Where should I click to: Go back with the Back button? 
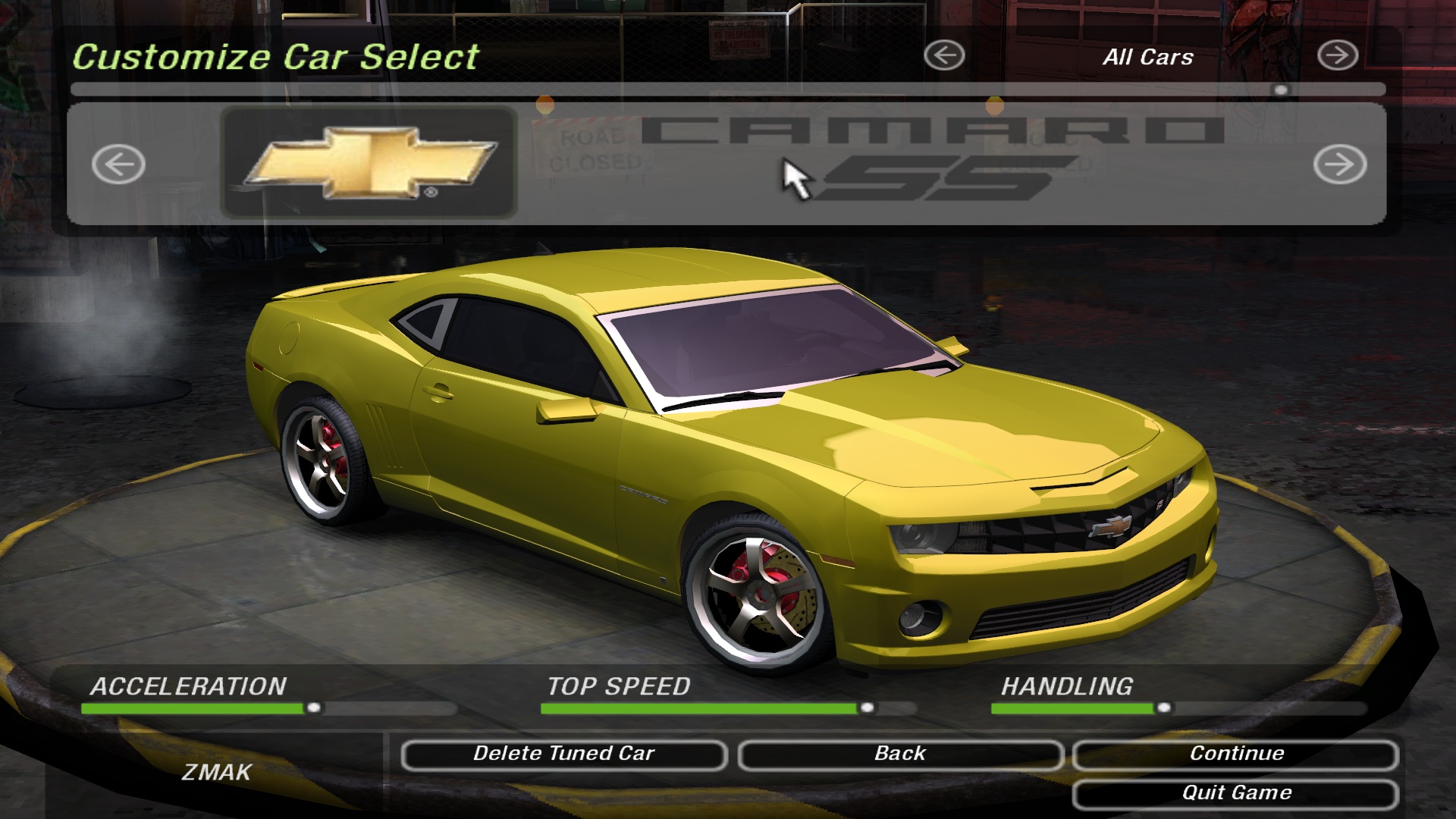click(900, 755)
